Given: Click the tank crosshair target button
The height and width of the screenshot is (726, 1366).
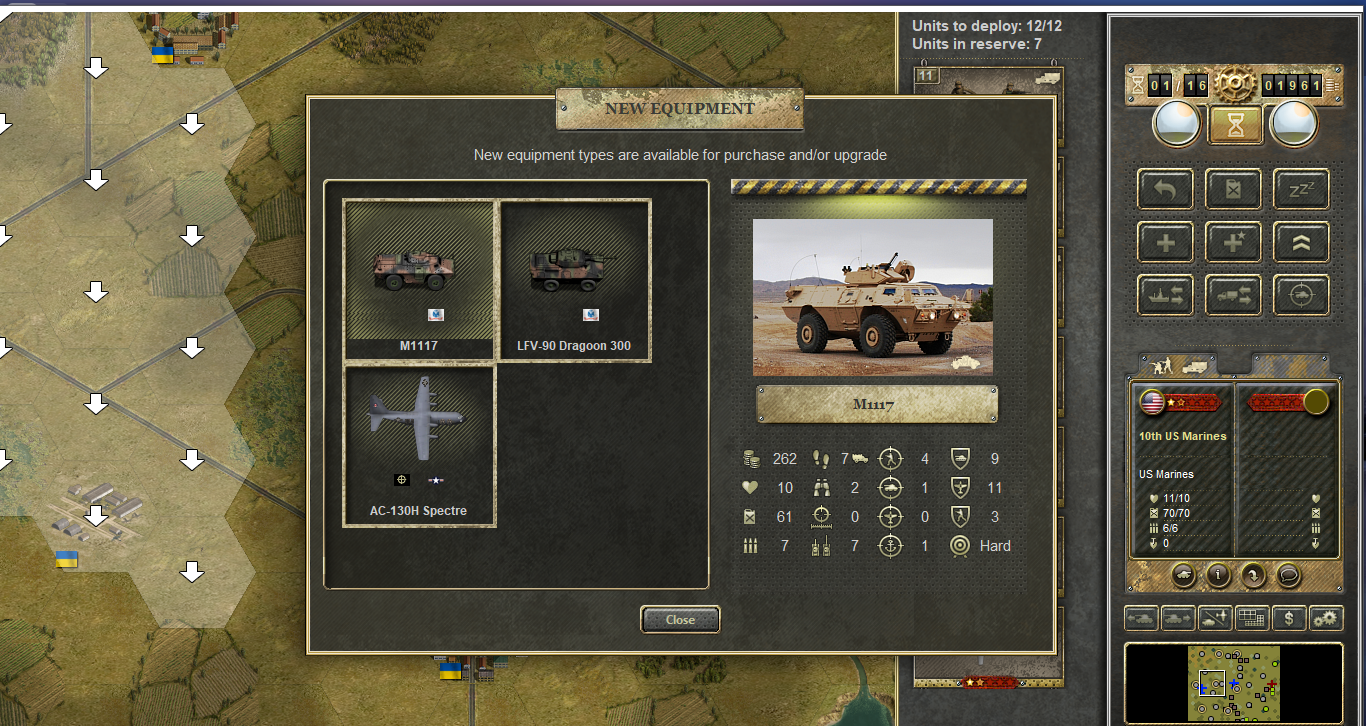Looking at the screenshot, I should point(1301,295).
